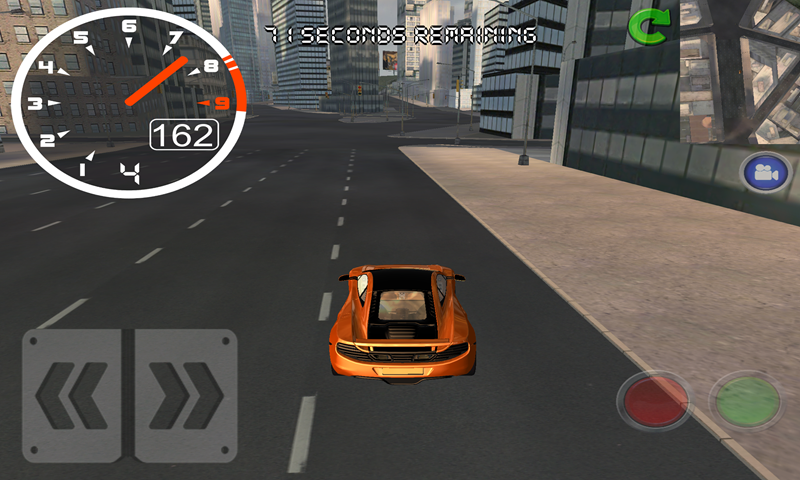800x480 pixels.
Task: Tap the steer right arrow button
Action: [185, 396]
